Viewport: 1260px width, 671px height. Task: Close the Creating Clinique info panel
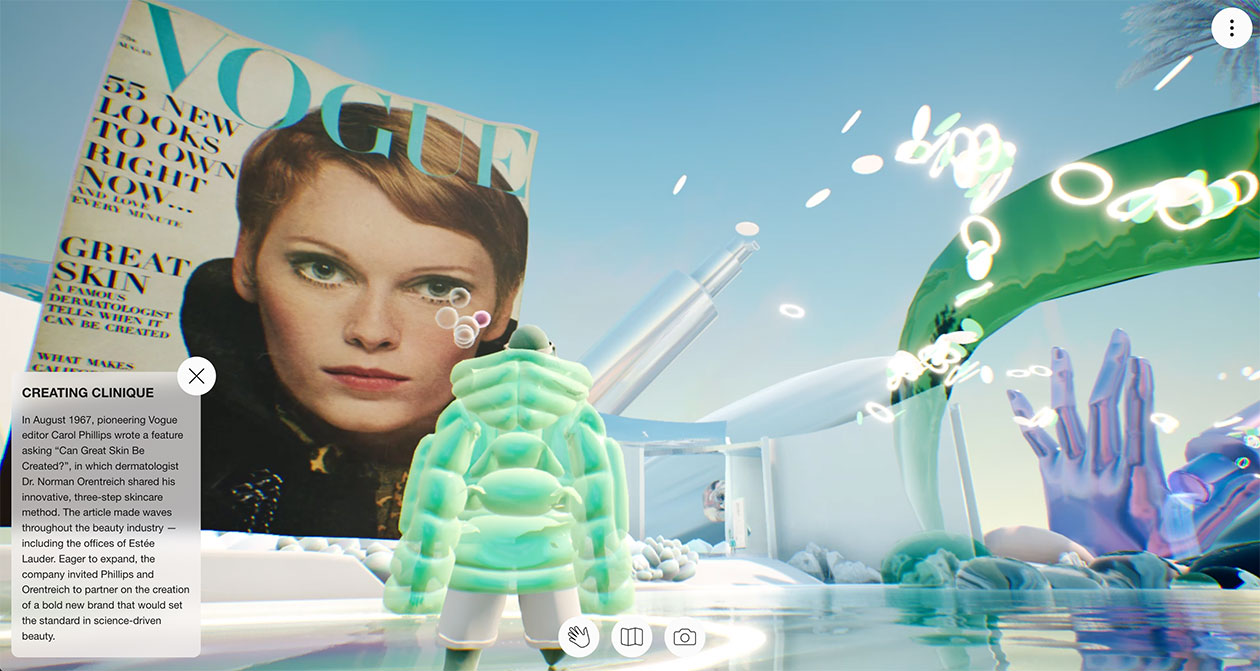tap(196, 376)
